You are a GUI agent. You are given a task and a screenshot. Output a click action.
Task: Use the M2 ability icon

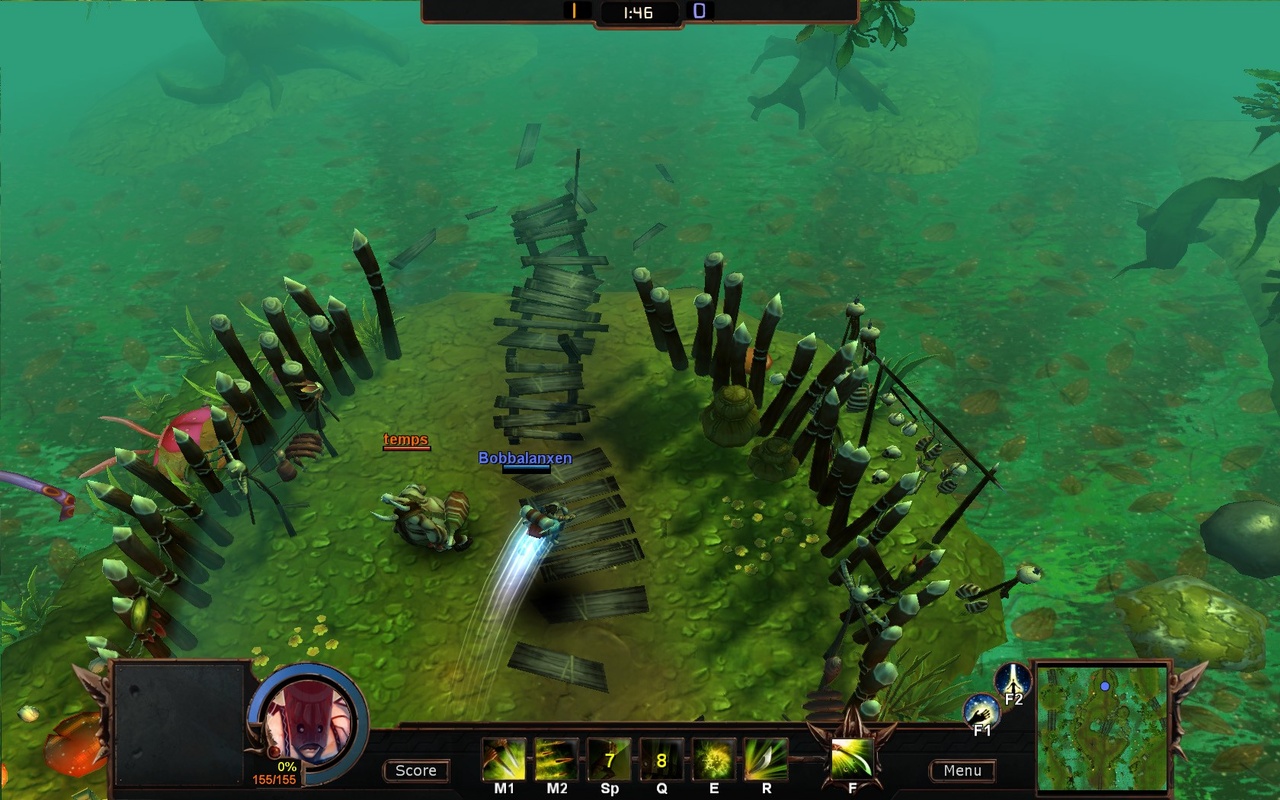[x=556, y=759]
